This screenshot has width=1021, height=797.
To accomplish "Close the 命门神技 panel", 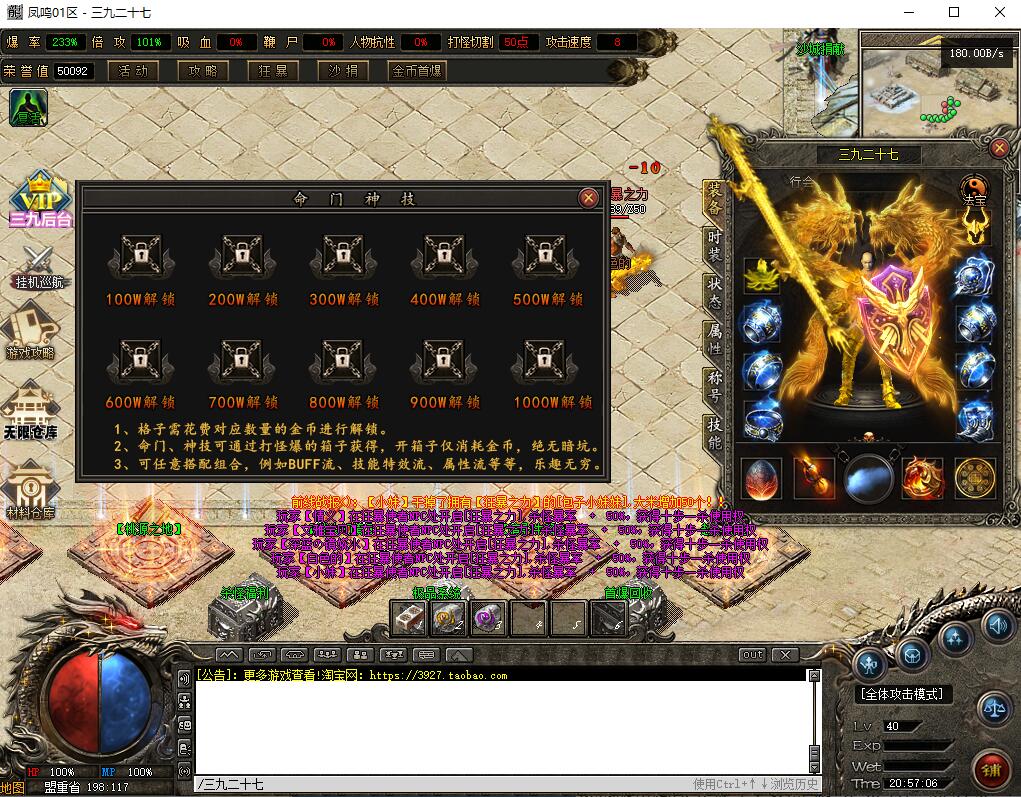I will (x=589, y=198).
